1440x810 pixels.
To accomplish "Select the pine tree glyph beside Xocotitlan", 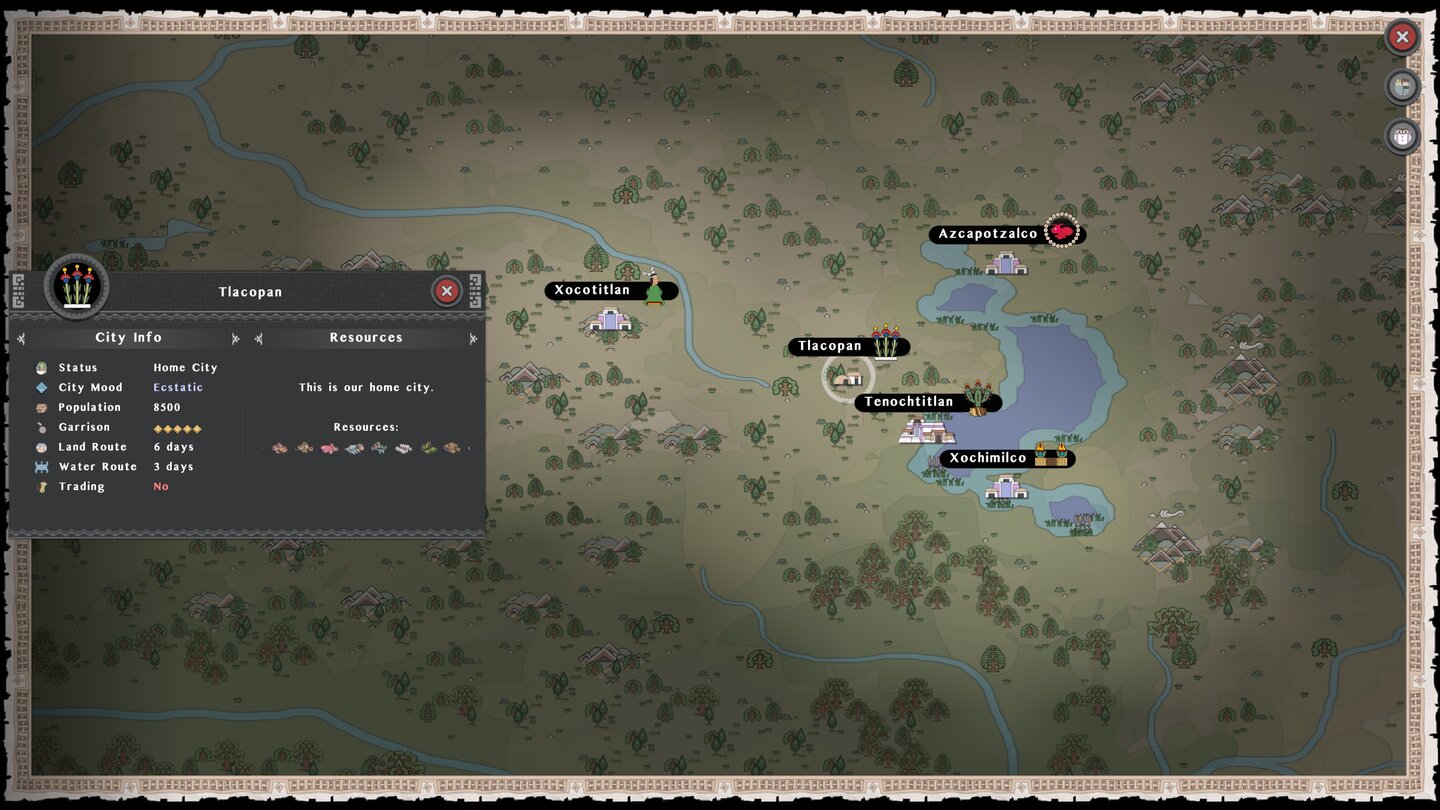I will pyautogui.click(x=655, y=291).
